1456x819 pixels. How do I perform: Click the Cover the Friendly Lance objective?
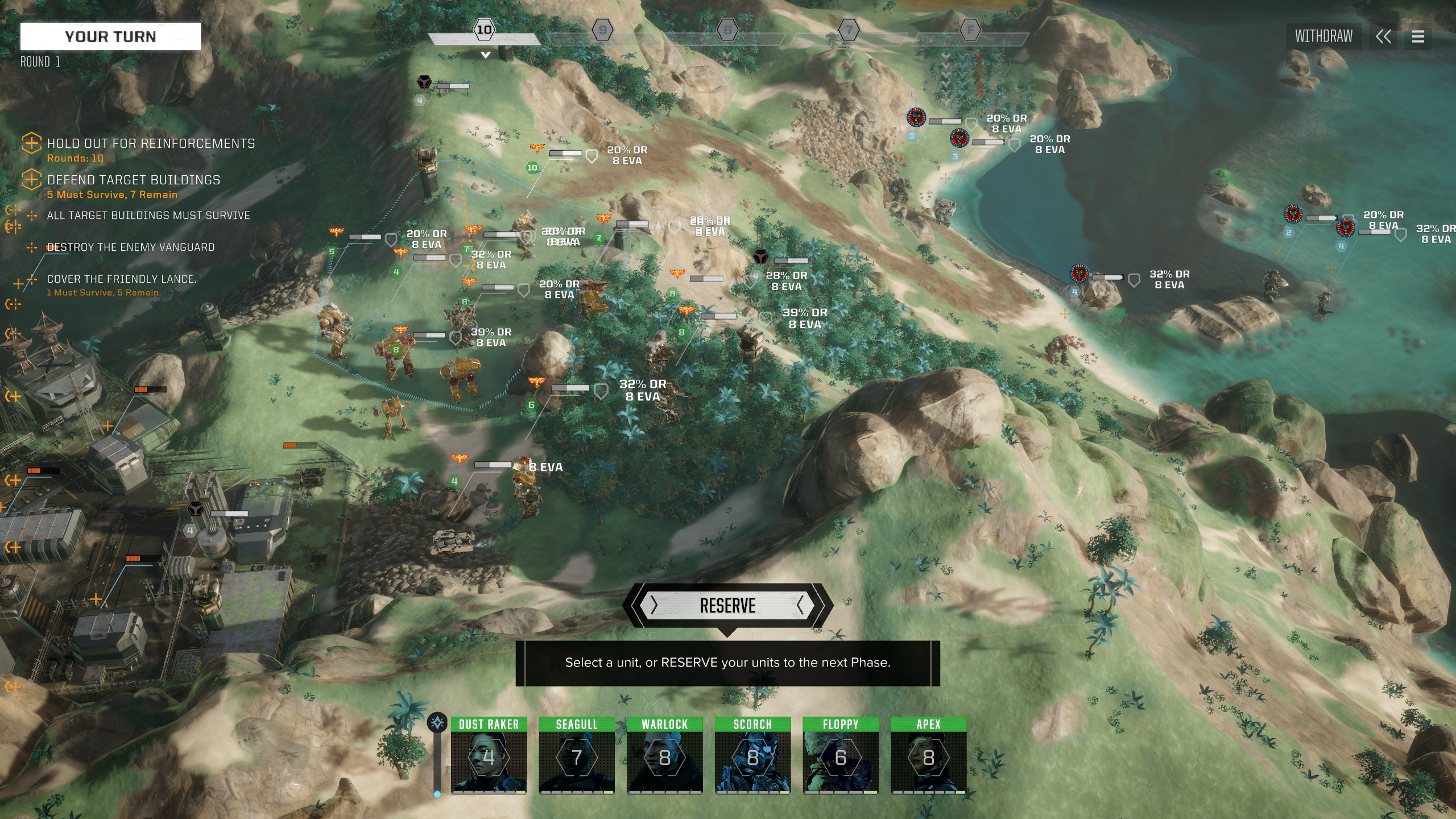pyautogui.click(x=121, y=279)
